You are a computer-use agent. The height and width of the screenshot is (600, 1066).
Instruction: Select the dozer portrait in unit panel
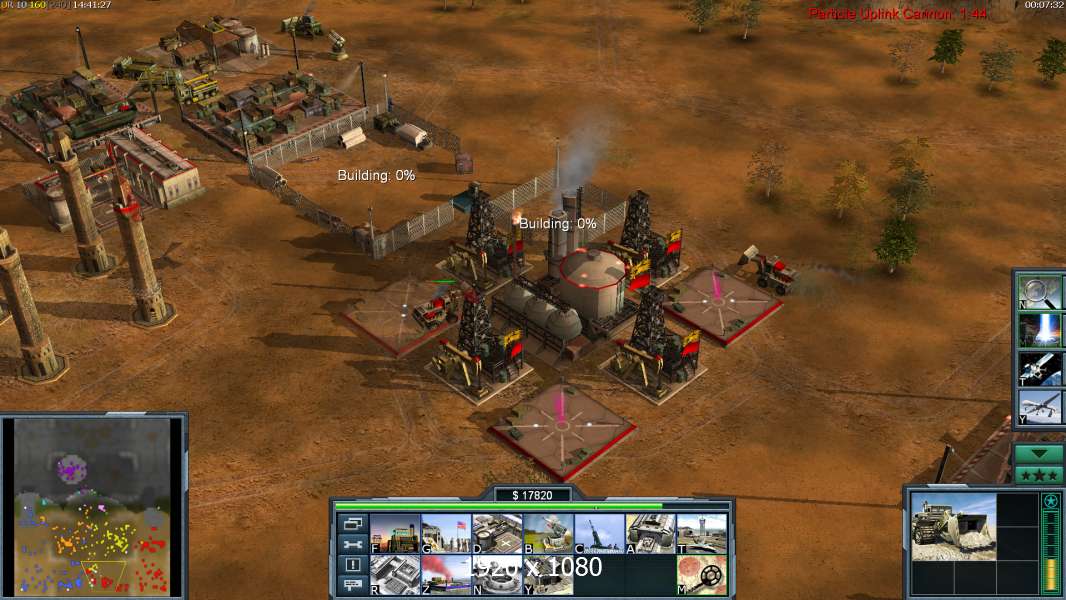pos(953,525)
